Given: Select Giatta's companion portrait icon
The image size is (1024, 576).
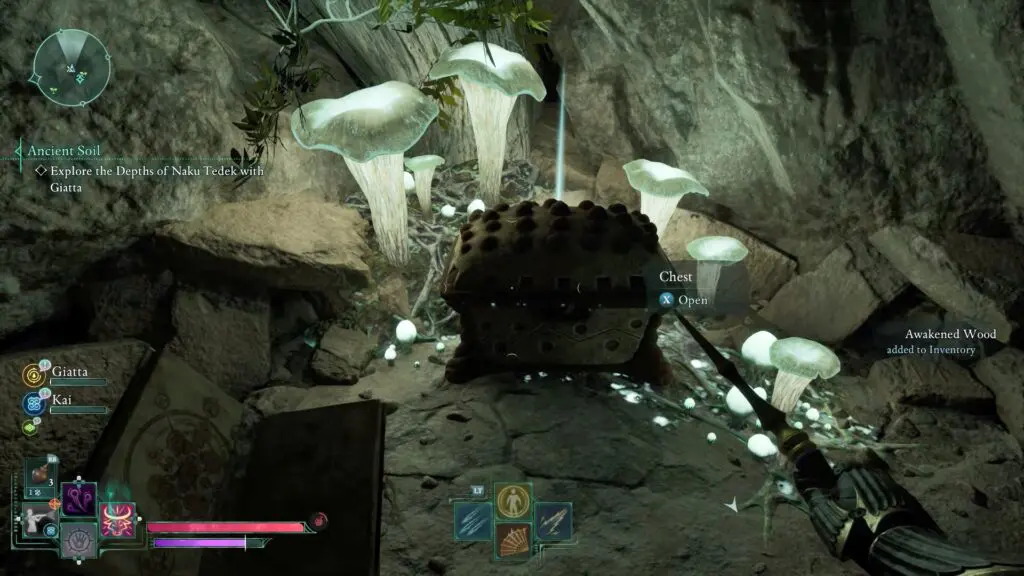Looking at the screenshot, I should (31, 375).
